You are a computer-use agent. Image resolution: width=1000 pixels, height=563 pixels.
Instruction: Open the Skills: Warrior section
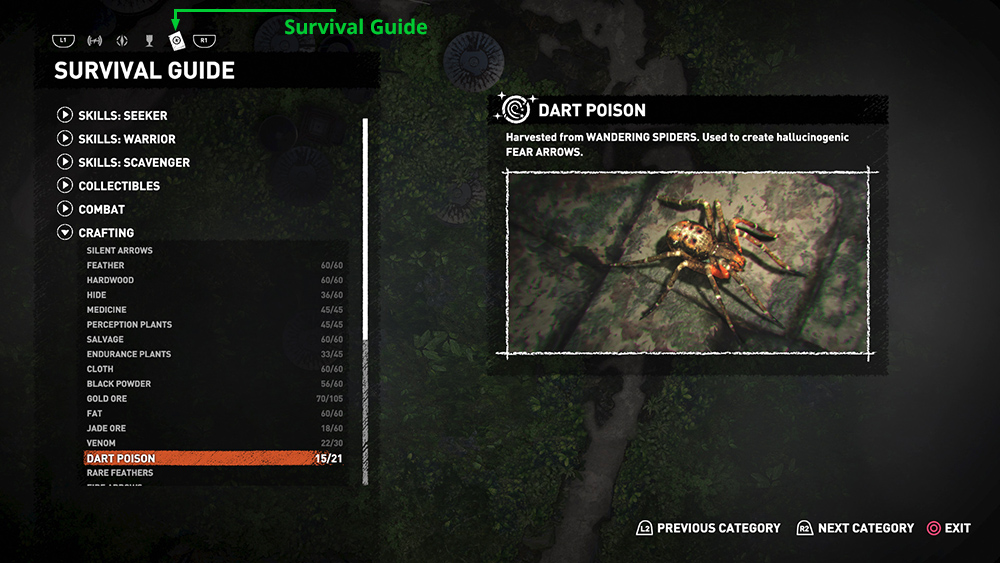(126, 139)
